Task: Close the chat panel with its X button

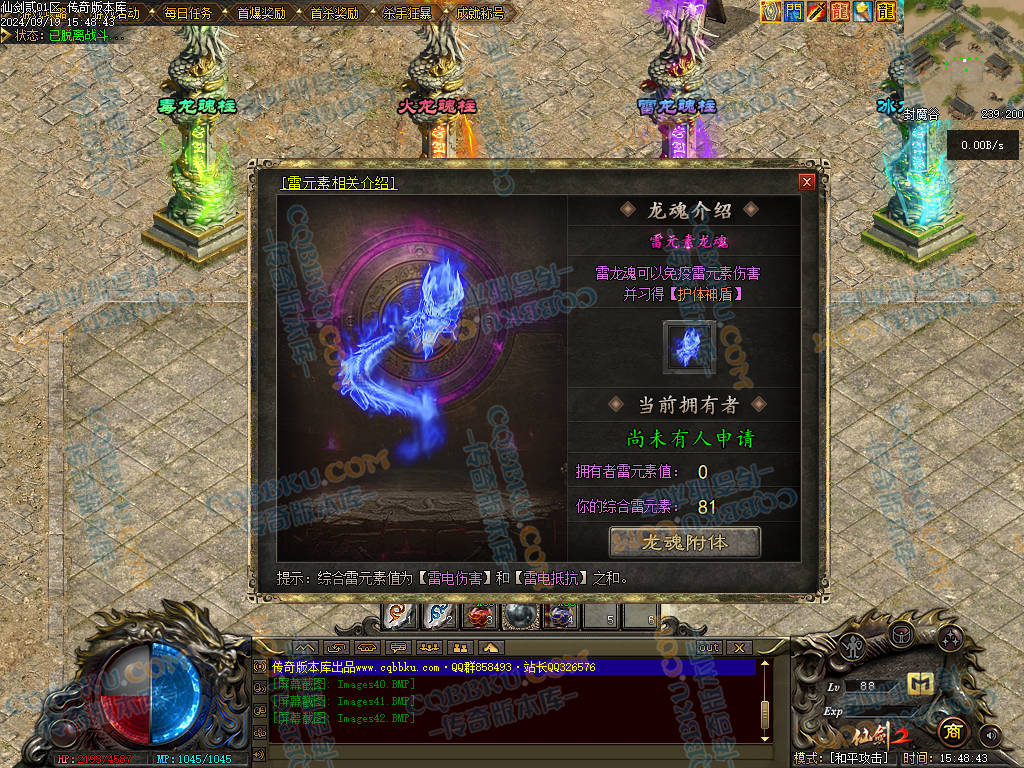Action: coord(738,647)
